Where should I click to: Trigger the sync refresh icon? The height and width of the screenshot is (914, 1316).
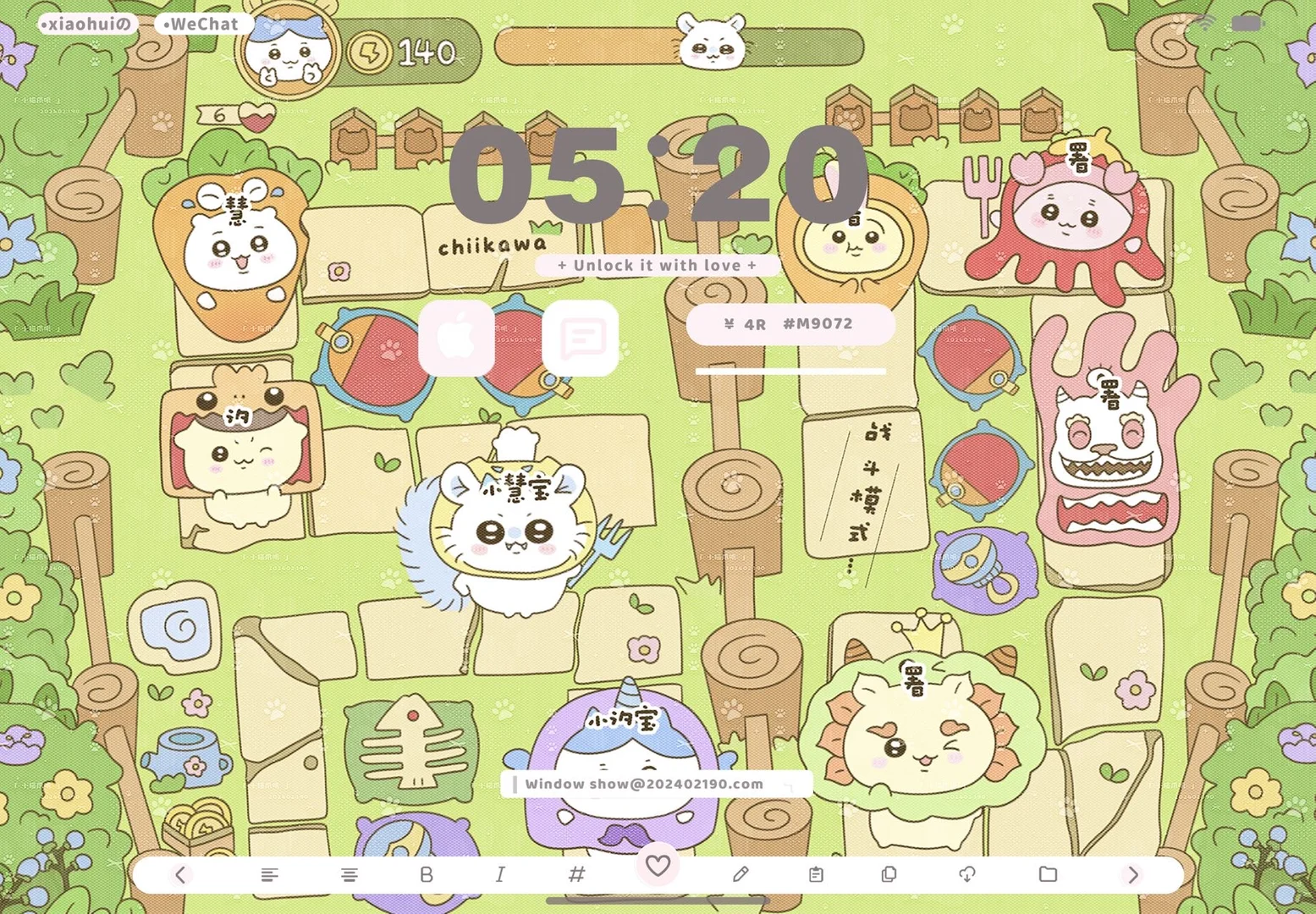967,875
